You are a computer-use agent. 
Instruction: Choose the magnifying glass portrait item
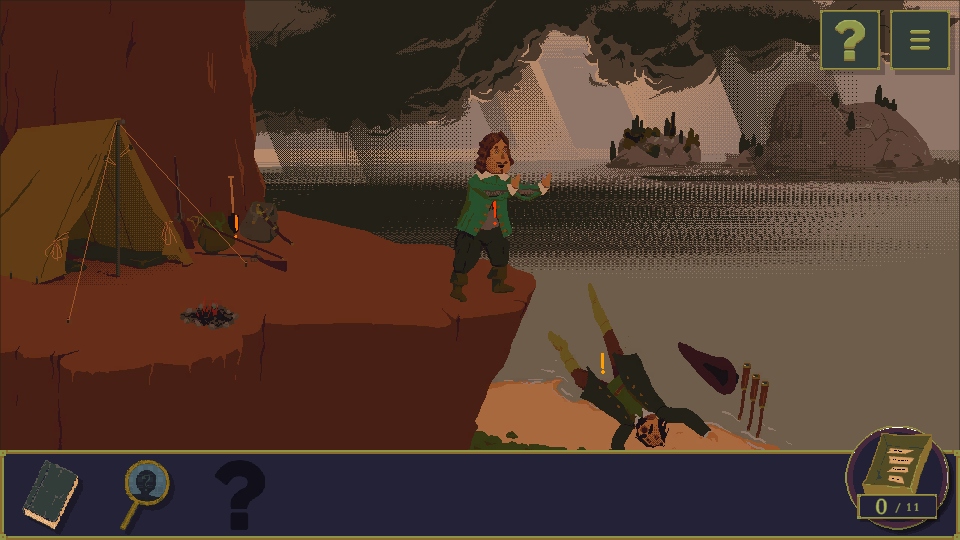(146, 490)
